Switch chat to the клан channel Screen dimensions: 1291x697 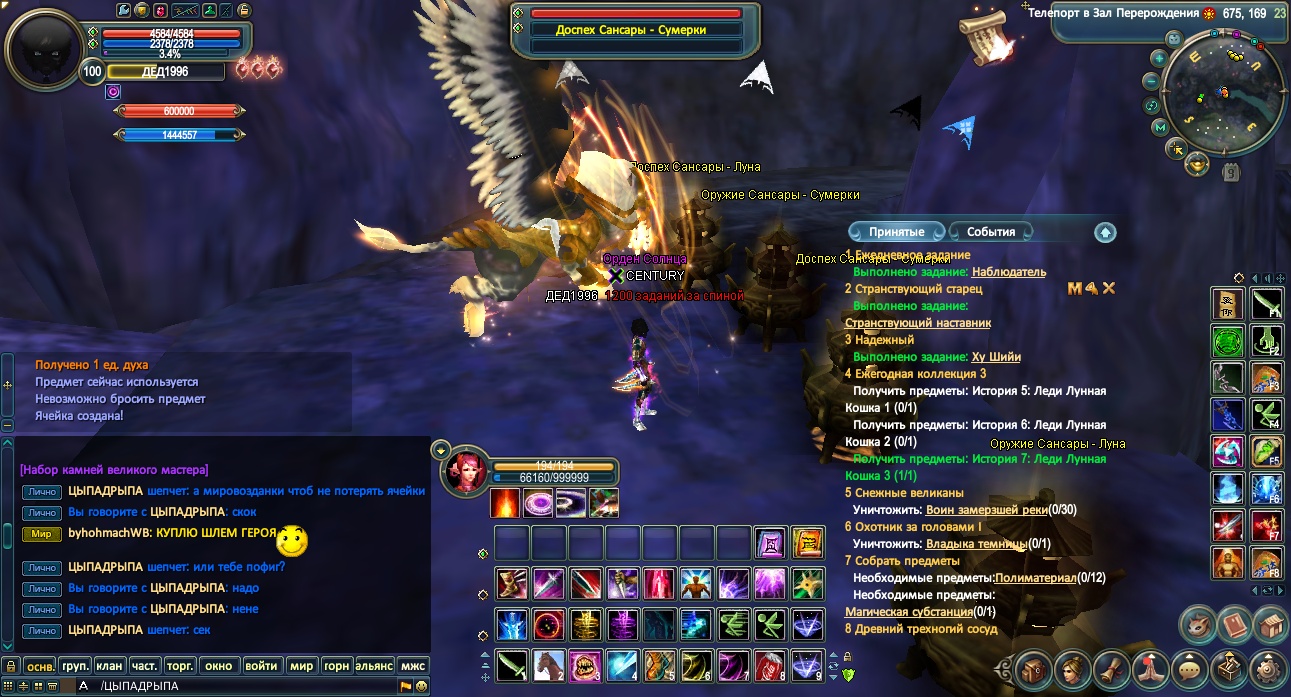(x=109, y=666)
